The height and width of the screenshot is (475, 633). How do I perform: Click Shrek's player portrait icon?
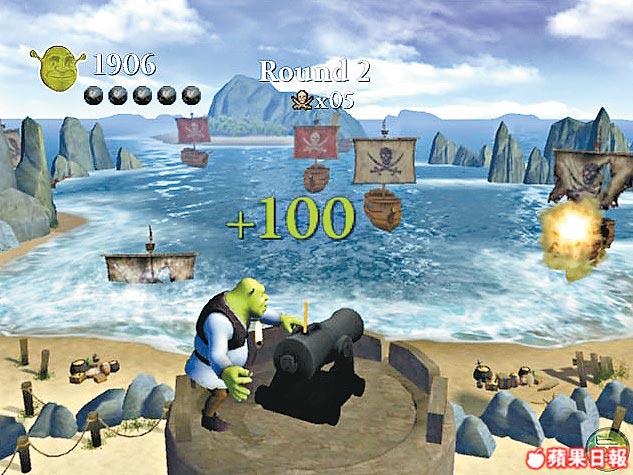pos(59,66)
